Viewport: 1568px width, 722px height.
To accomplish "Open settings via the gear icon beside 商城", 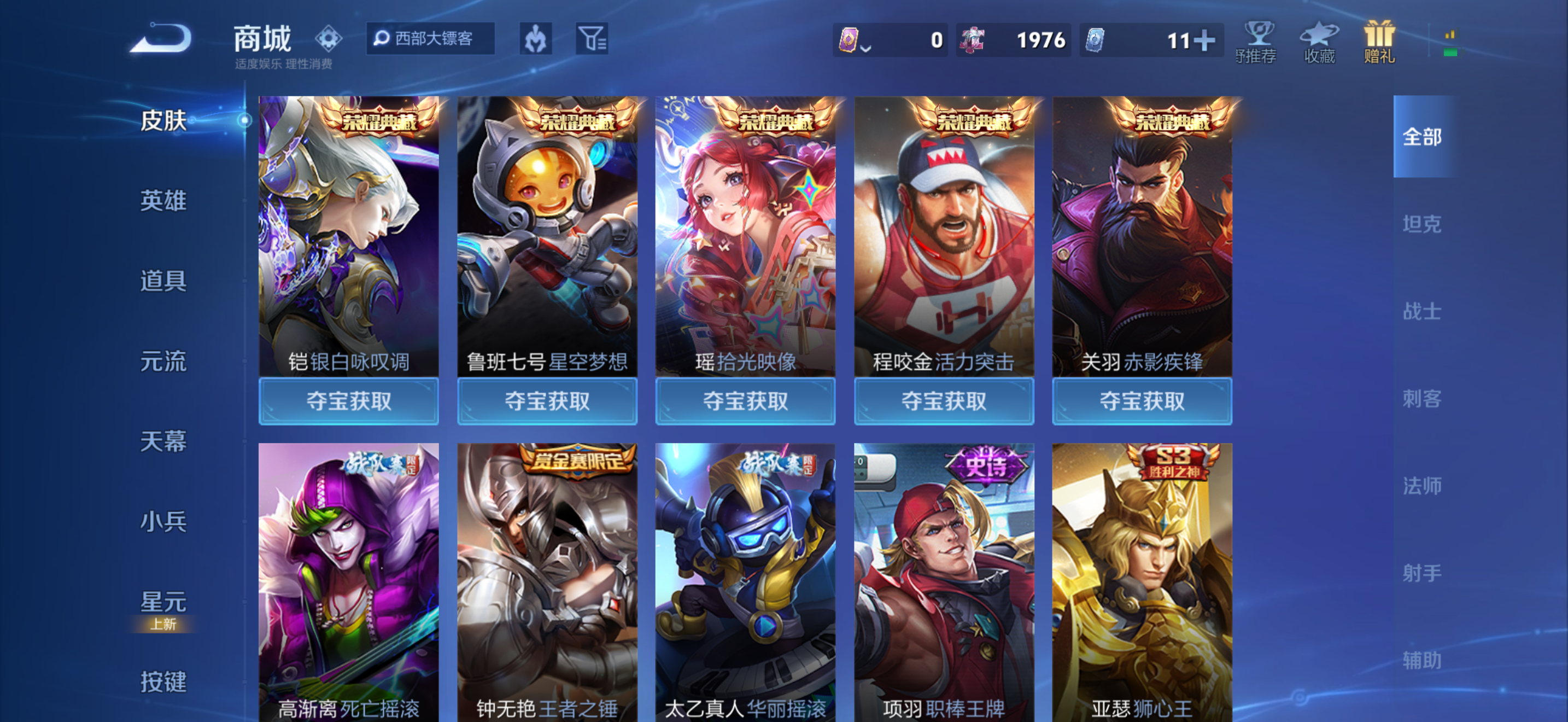I will (328, 38).
